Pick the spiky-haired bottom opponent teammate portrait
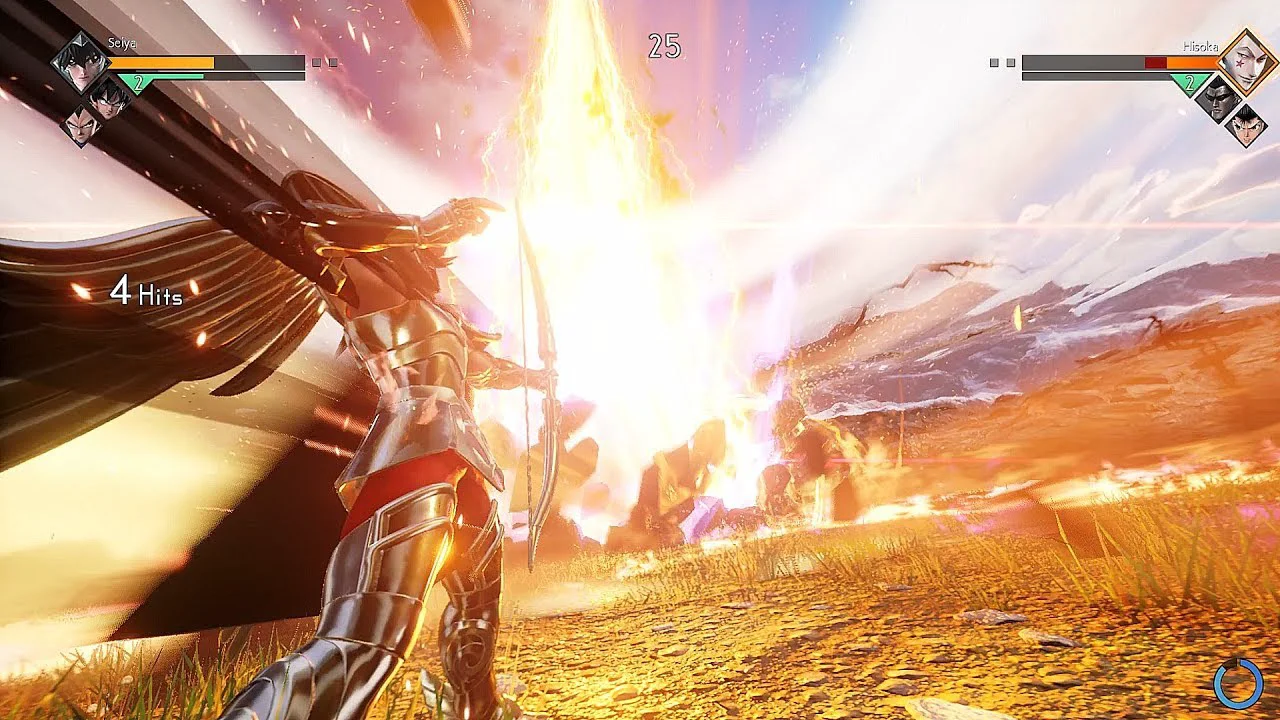The width and height of the screenshot is (1280, 720). click(x=1245, y=126)
